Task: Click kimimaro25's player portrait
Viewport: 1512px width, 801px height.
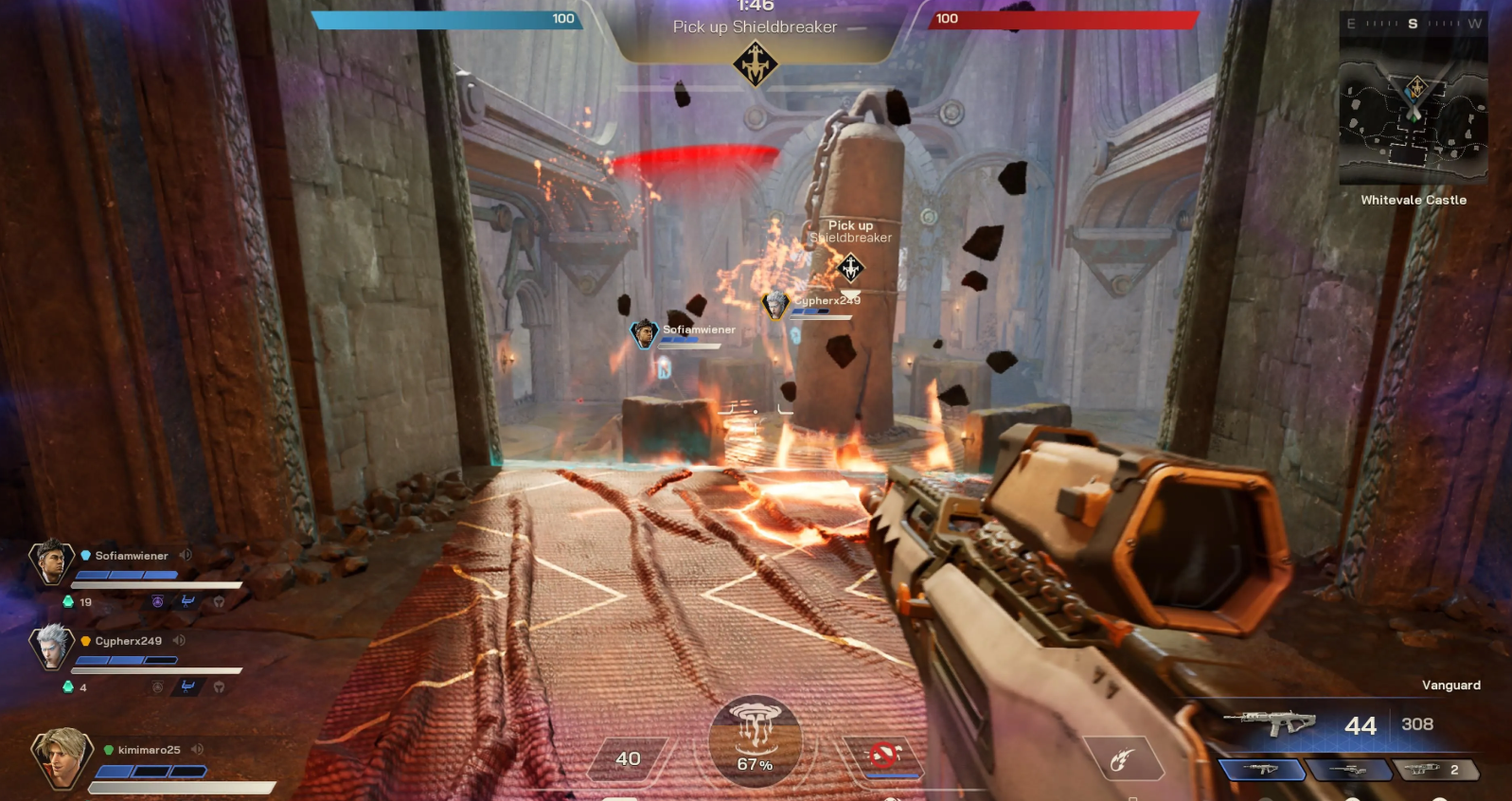Action: pos(61,757)
